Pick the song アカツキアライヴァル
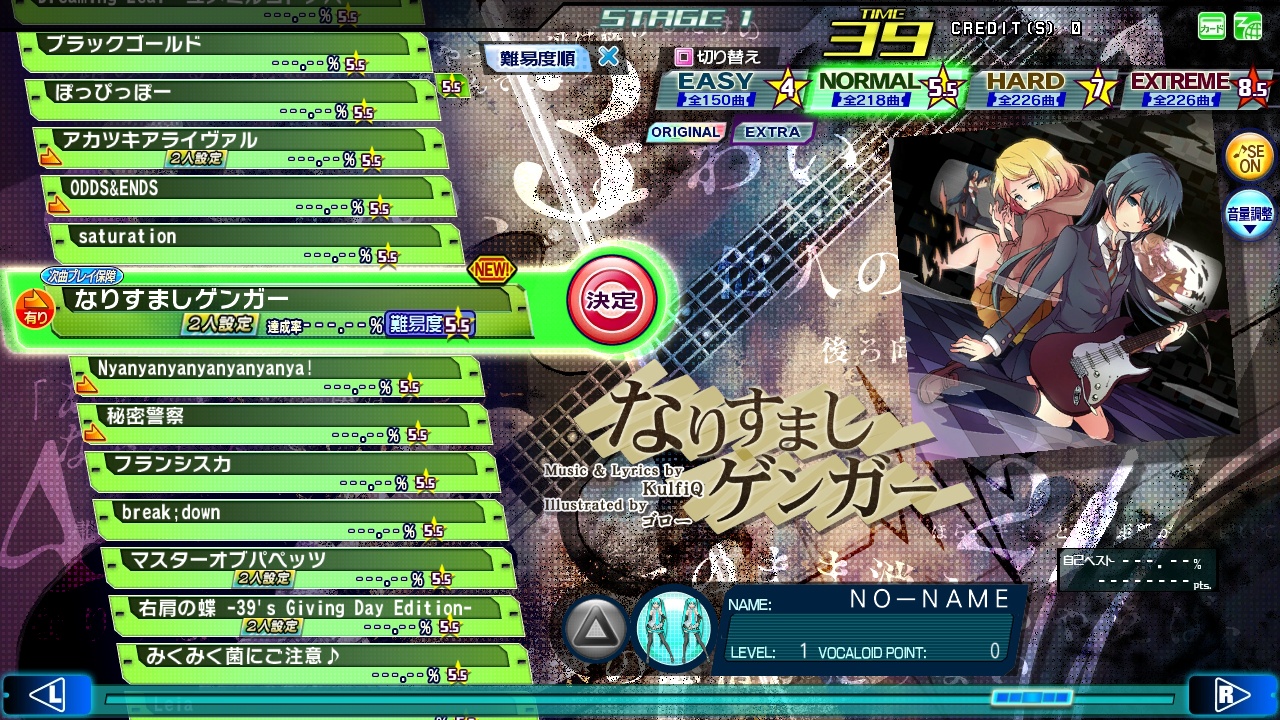The image size is (1280, 720). [x=240, y=148]
